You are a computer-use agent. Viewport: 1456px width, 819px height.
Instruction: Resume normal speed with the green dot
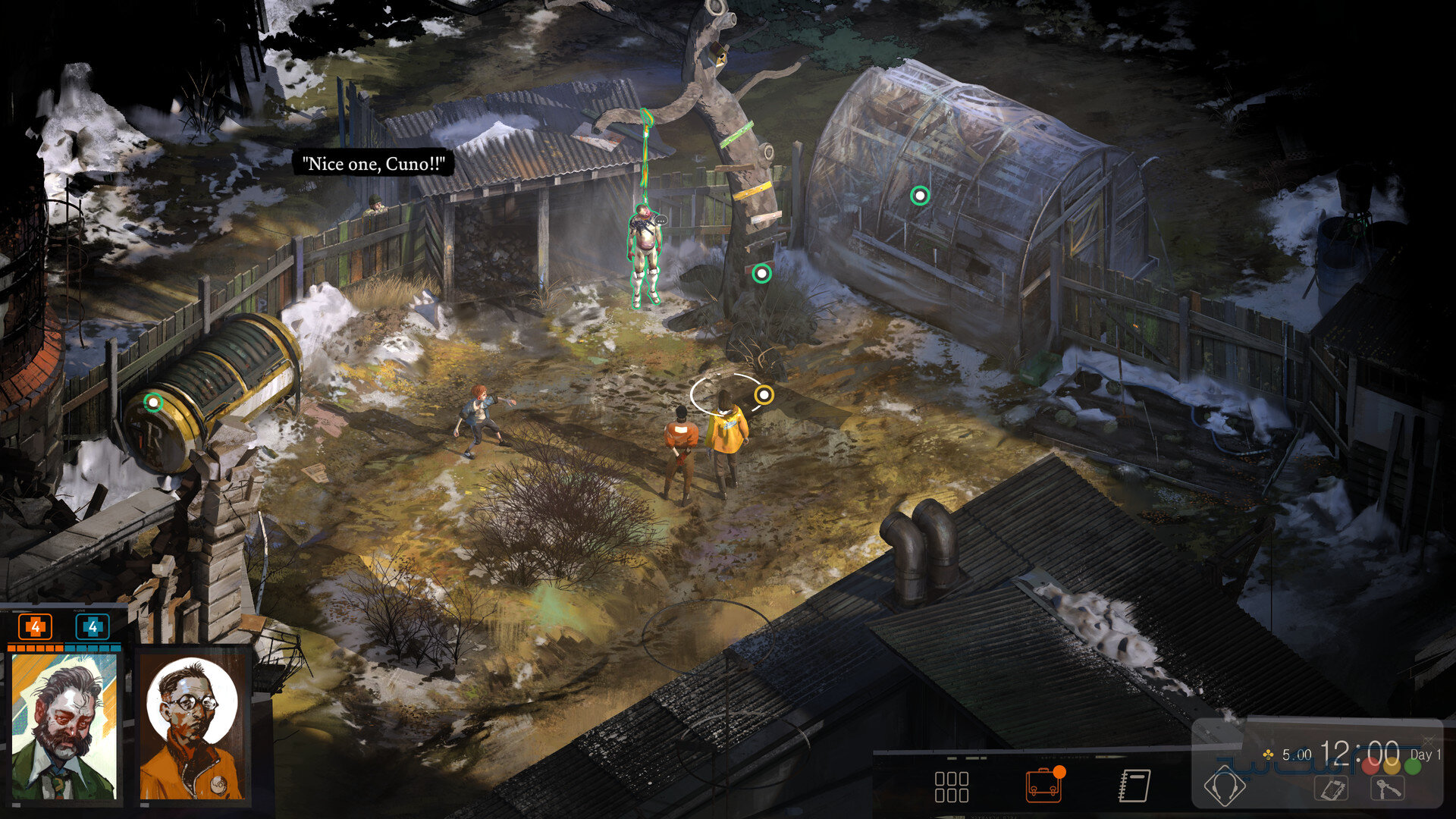pyautogui.click(x=1412, y=766)
